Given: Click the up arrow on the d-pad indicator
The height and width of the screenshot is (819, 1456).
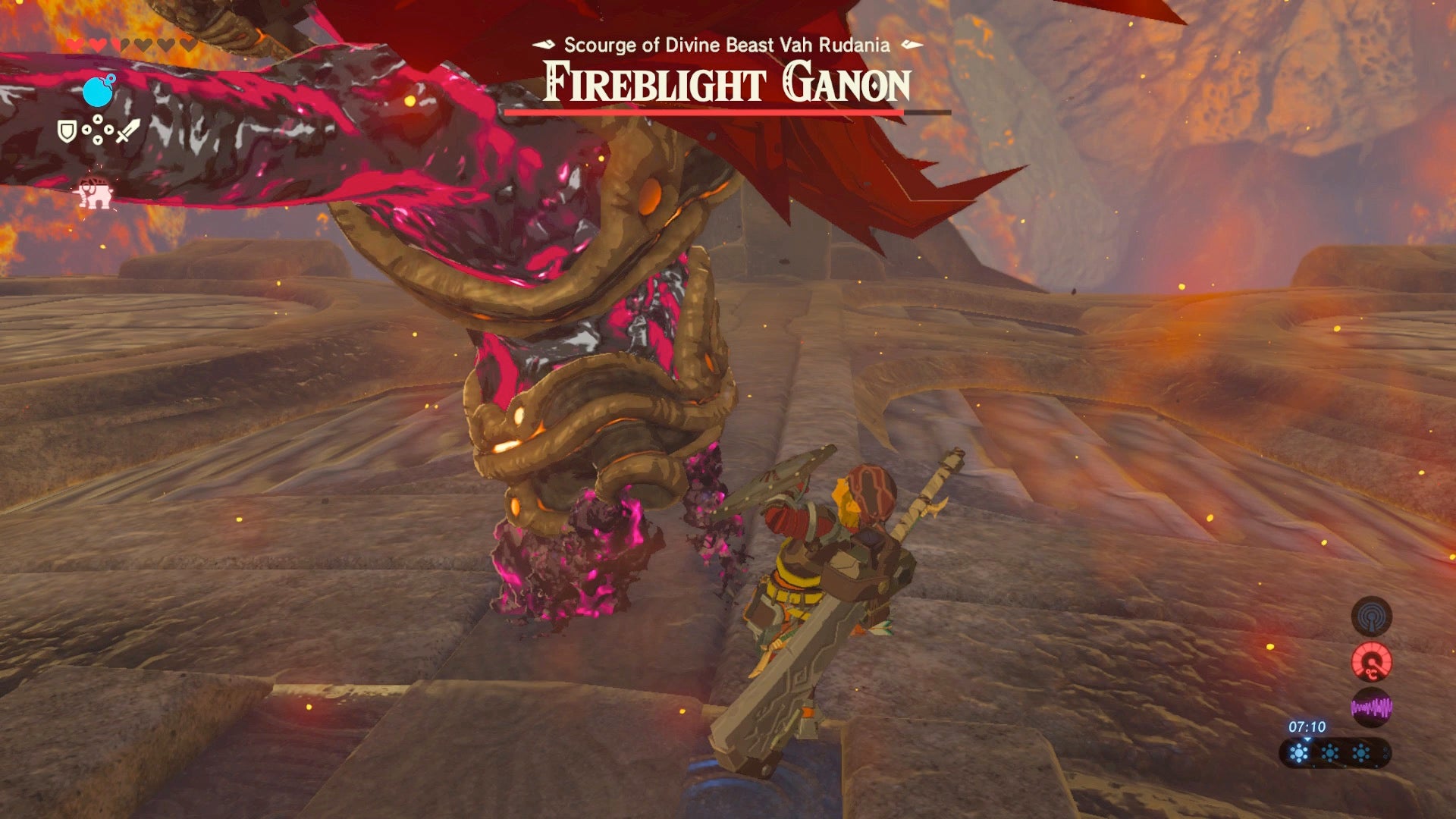Looking at the screenshot, I should pos(98,118).
